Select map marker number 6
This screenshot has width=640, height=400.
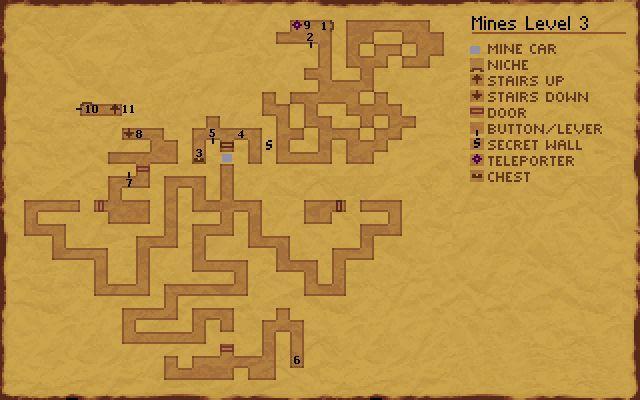click(296, 360)
